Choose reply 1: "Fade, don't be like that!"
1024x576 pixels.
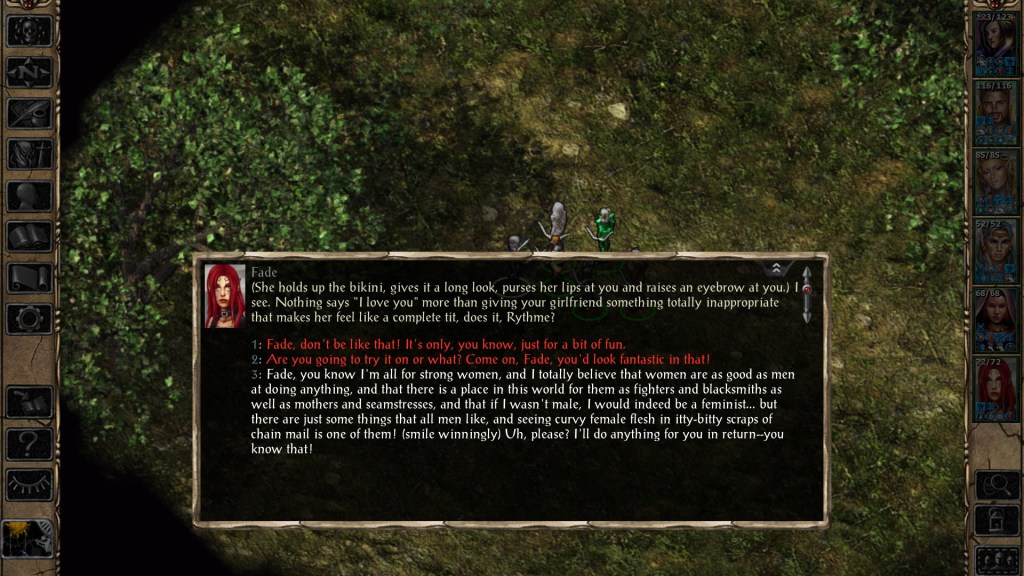(x=445, y=345)
